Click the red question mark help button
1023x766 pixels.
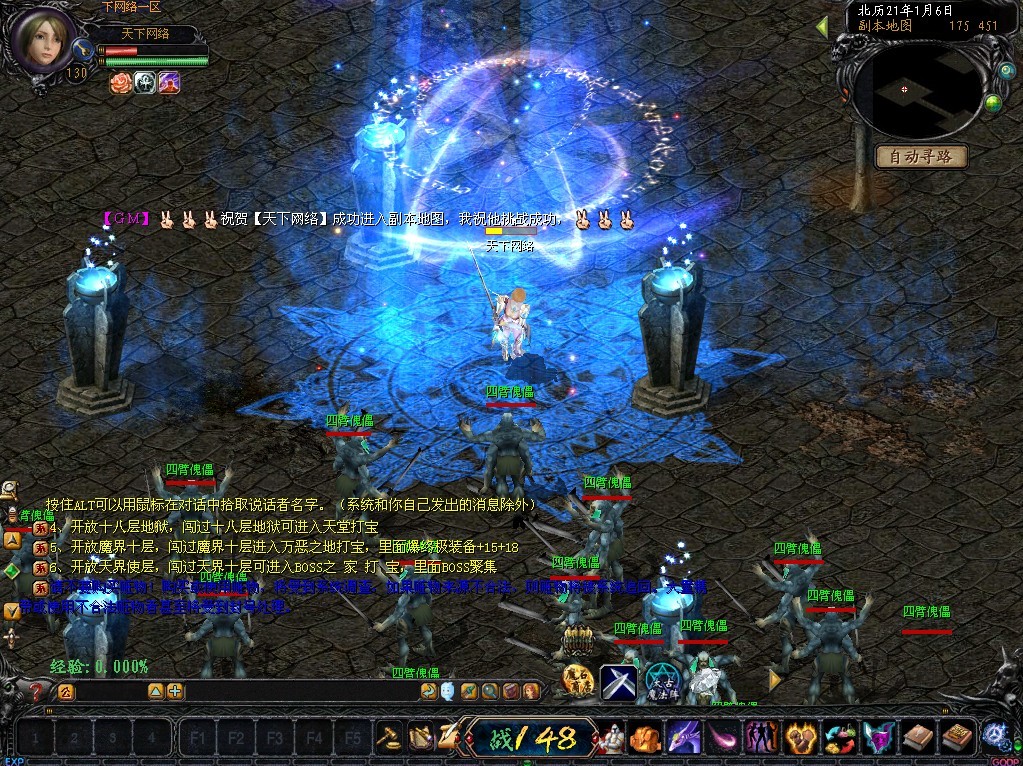click(x=37, y=691)
